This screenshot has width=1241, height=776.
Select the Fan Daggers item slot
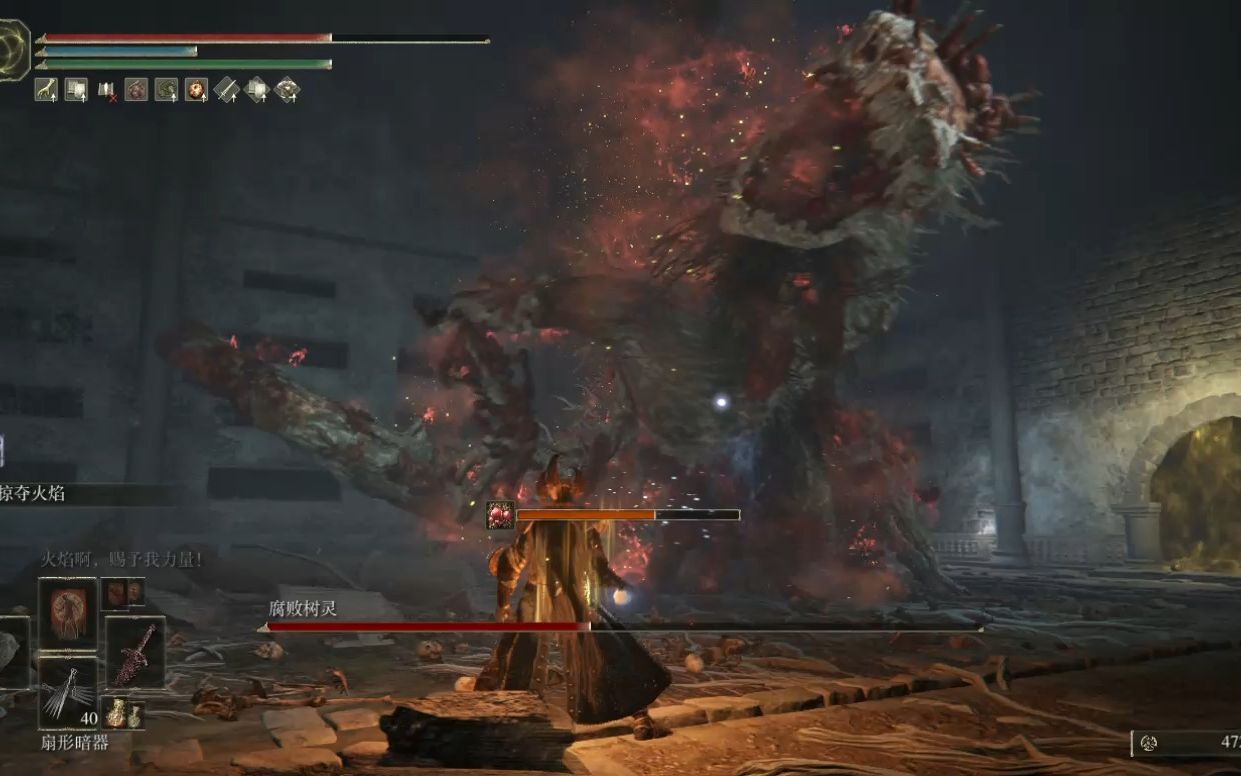pyautogui.click(x=68, y=692)
